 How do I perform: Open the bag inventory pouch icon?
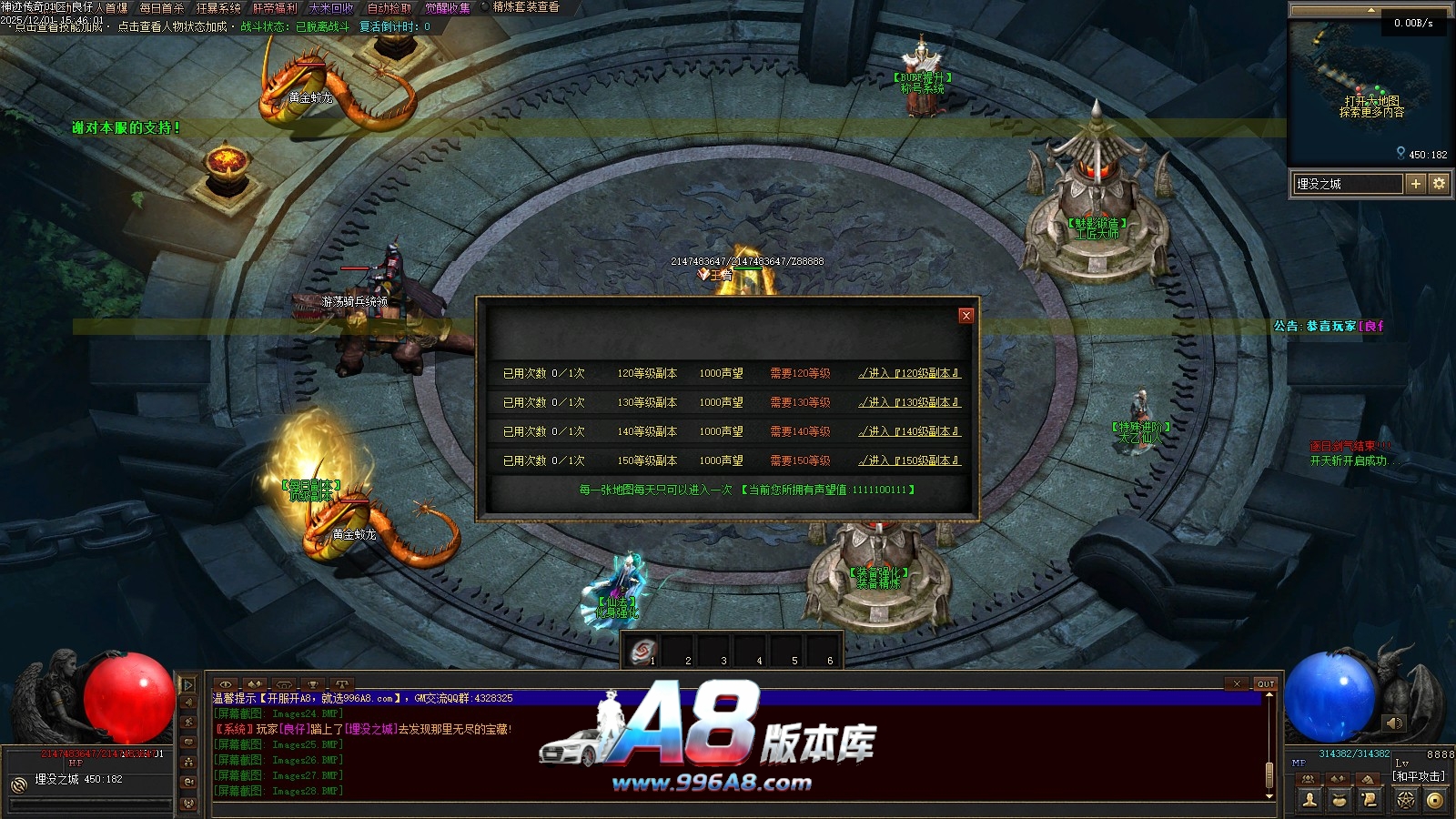(x=1340, y=800)
